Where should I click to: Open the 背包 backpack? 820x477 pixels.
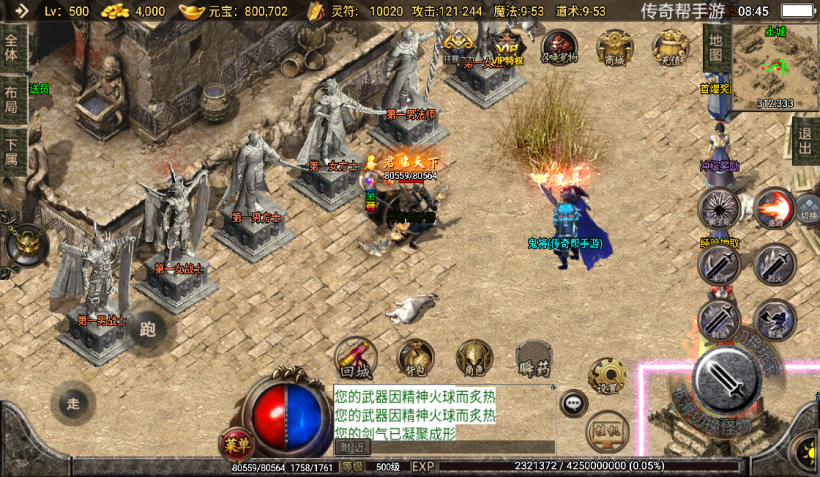[x=415, y=356]
